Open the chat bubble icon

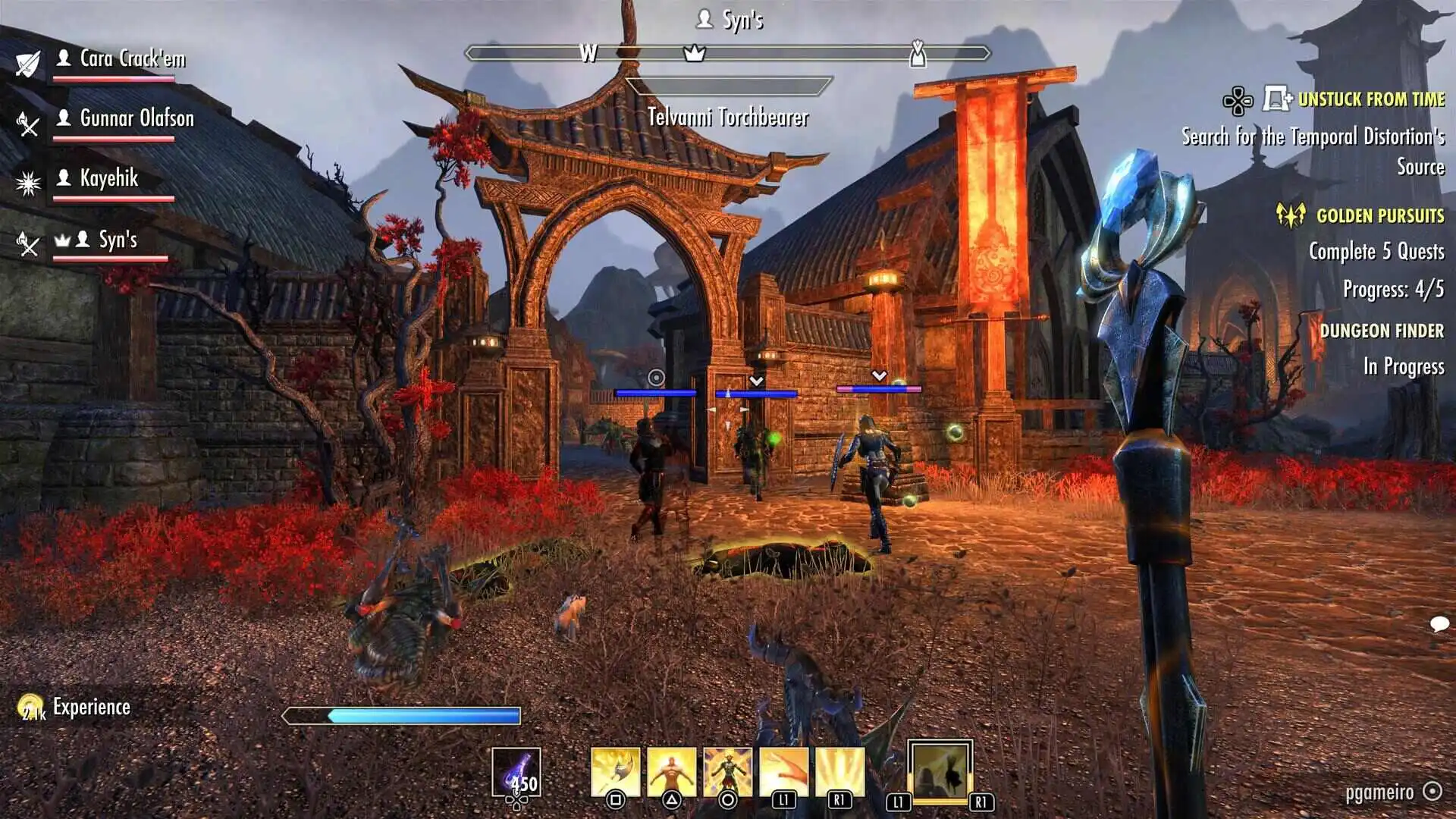pyautogui.click(x=1439, y=624)
